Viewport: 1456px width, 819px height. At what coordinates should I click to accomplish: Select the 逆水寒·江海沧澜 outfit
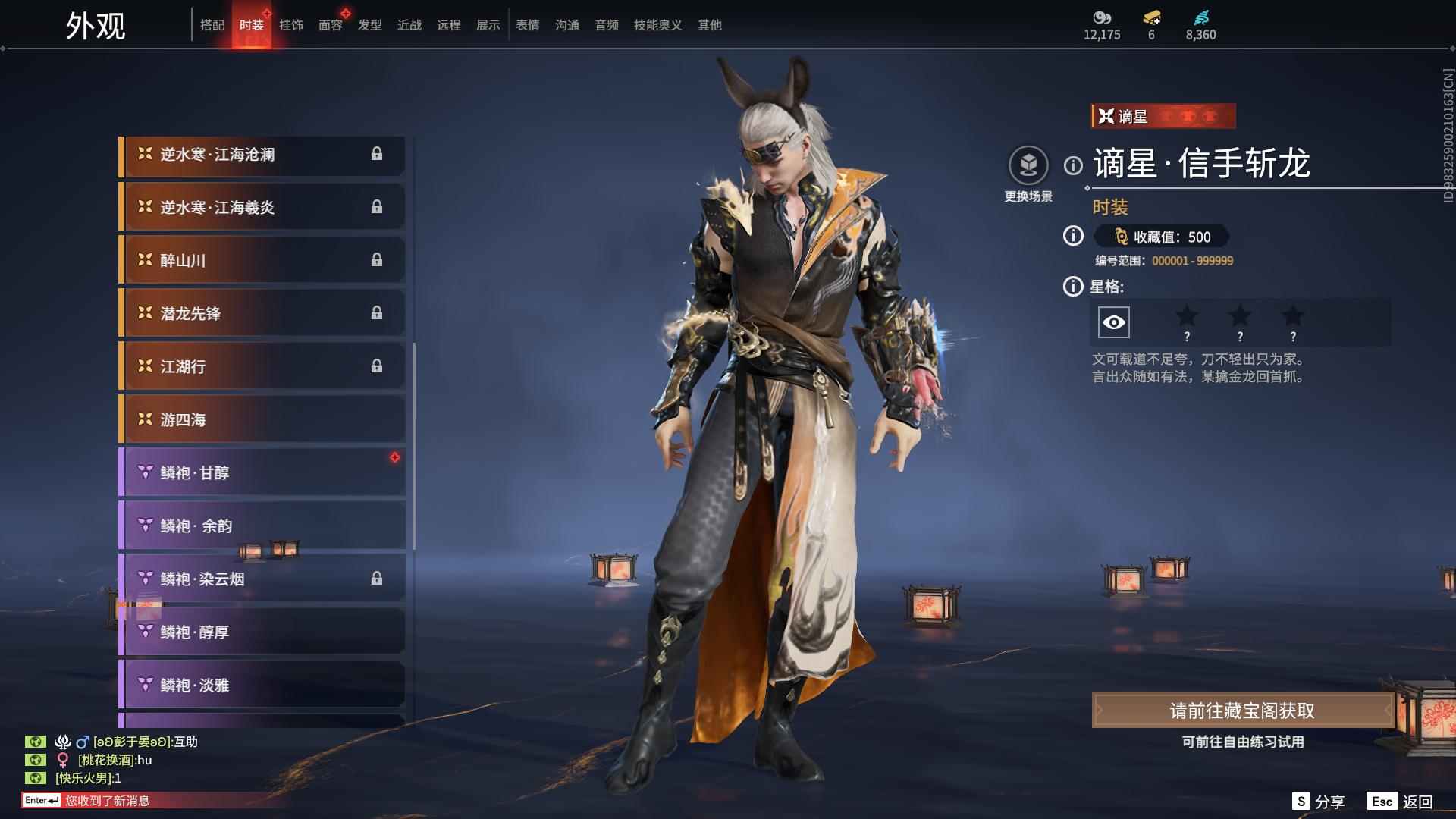click(262, 155)
